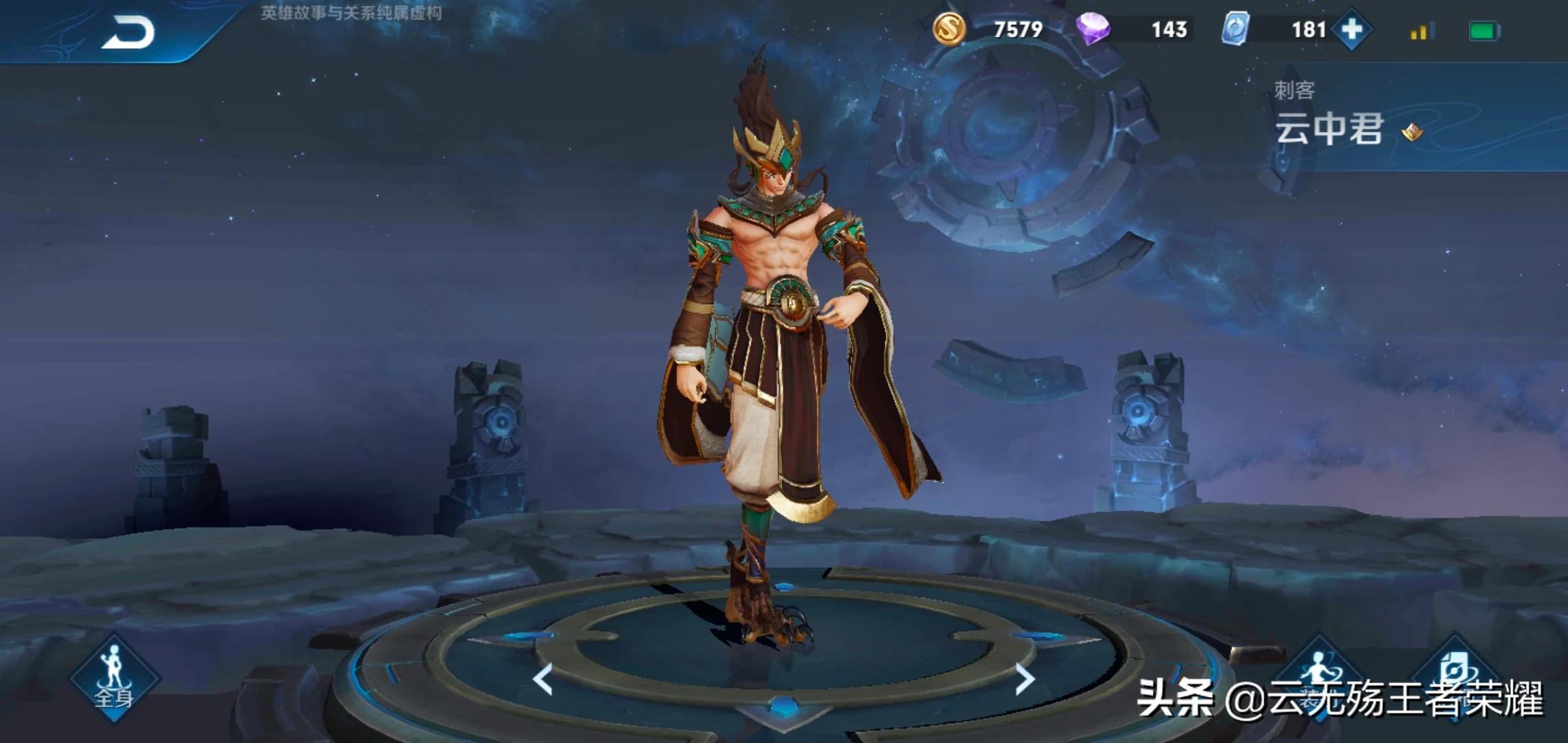The image size is (1568, 743).
Task: Click the gold badge beside 云中君
Action: [1412, 131]
